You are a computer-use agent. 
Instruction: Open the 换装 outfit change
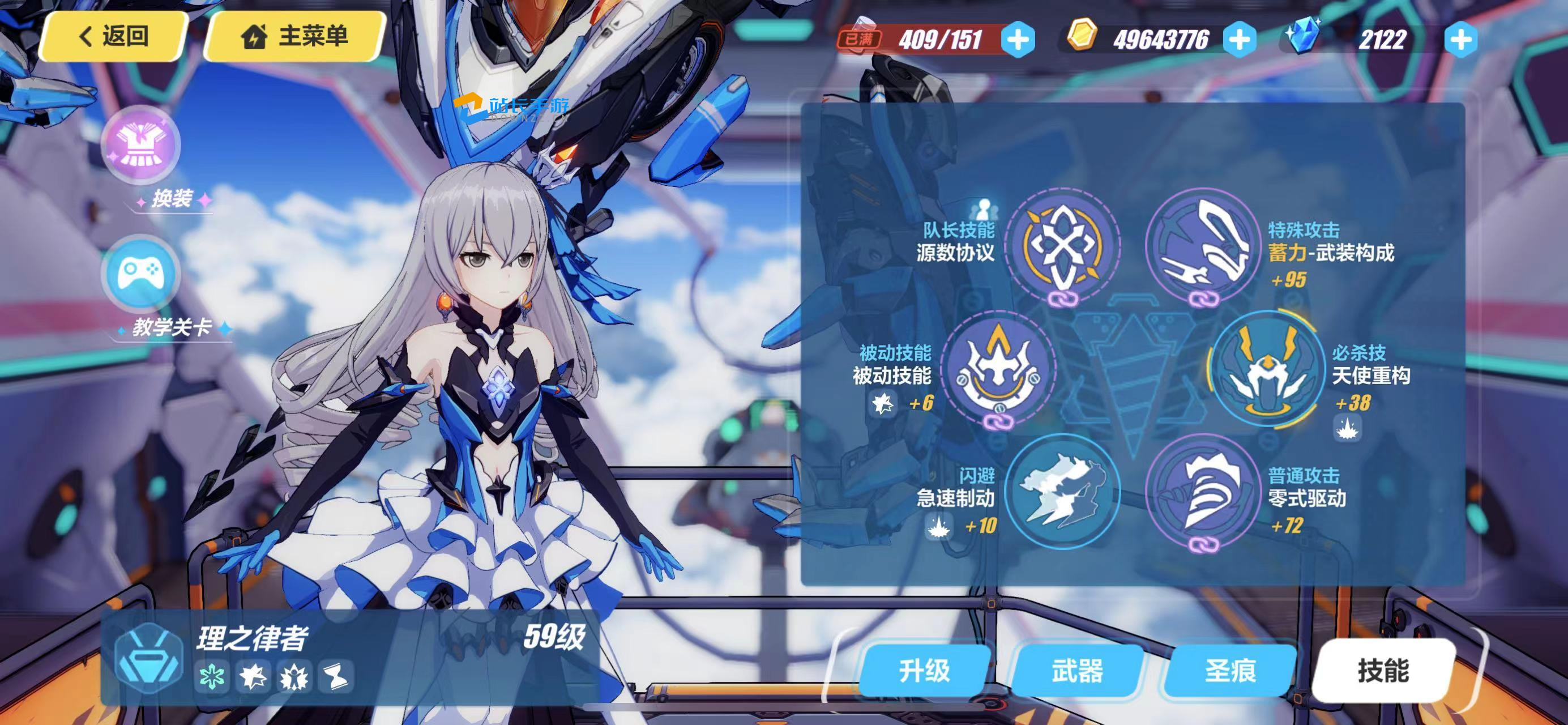(x=141, y=145)
